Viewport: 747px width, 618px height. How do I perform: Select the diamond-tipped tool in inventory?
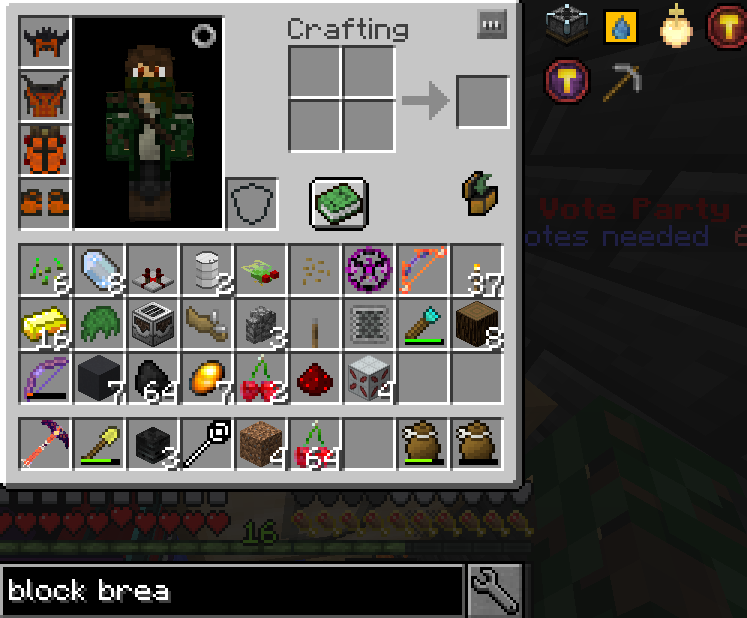pos(423,325)
